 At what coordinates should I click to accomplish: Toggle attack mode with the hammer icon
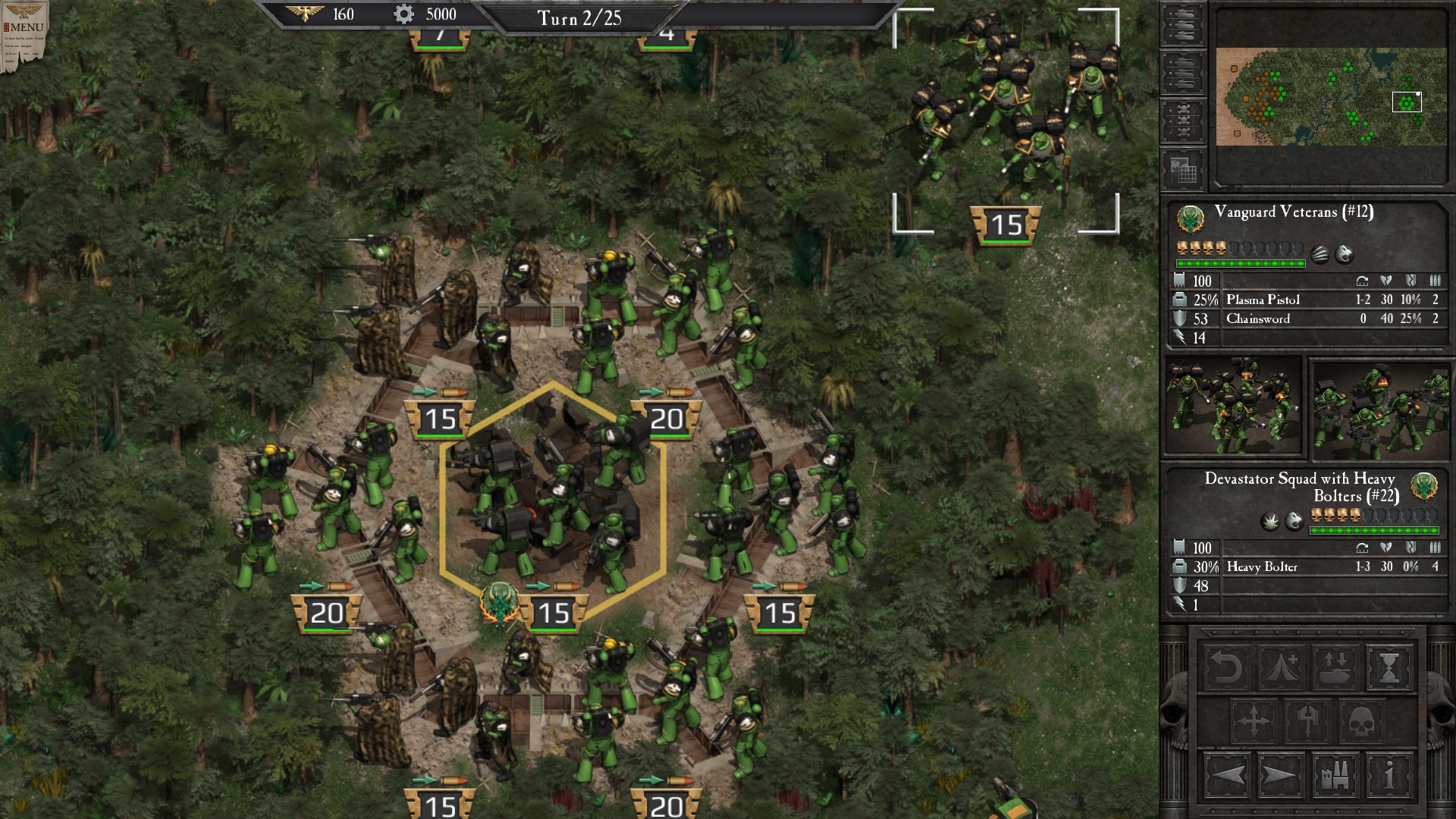pyautogui.click(x=1308, y=720)
